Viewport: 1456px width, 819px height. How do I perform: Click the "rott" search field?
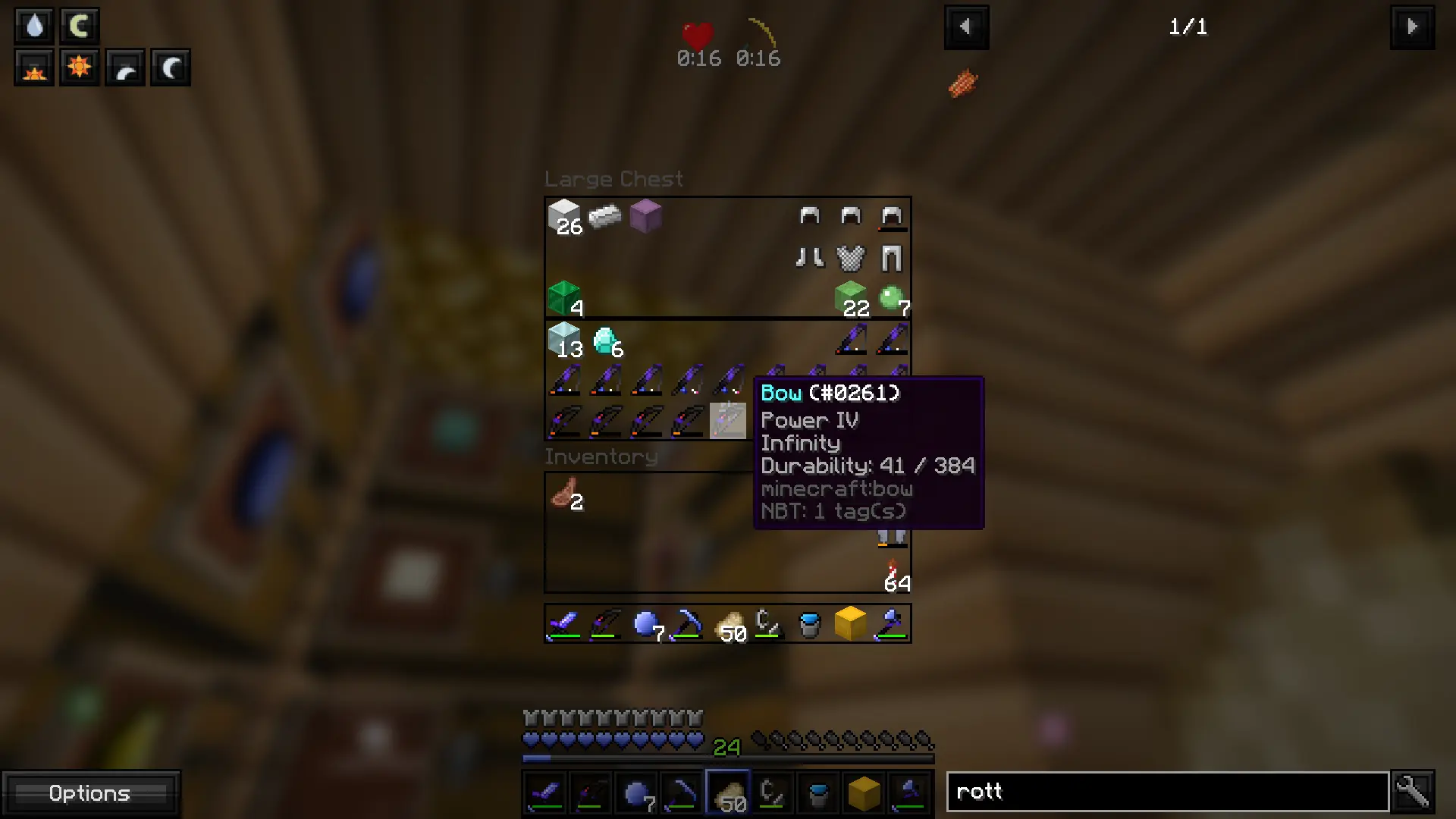pyautogui.click(x=1167, y=792)
